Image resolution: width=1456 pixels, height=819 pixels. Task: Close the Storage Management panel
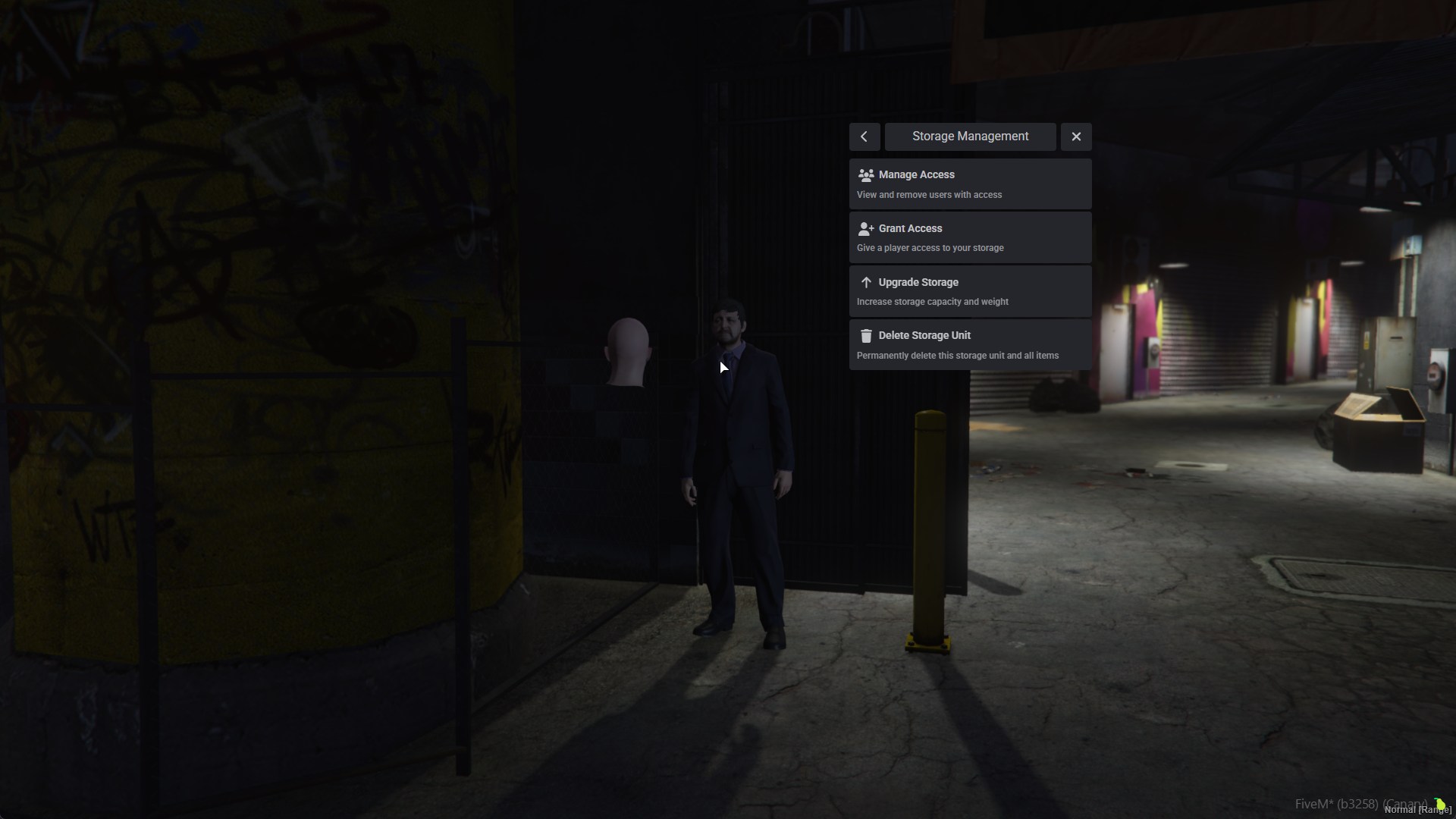pos(1076,136)
